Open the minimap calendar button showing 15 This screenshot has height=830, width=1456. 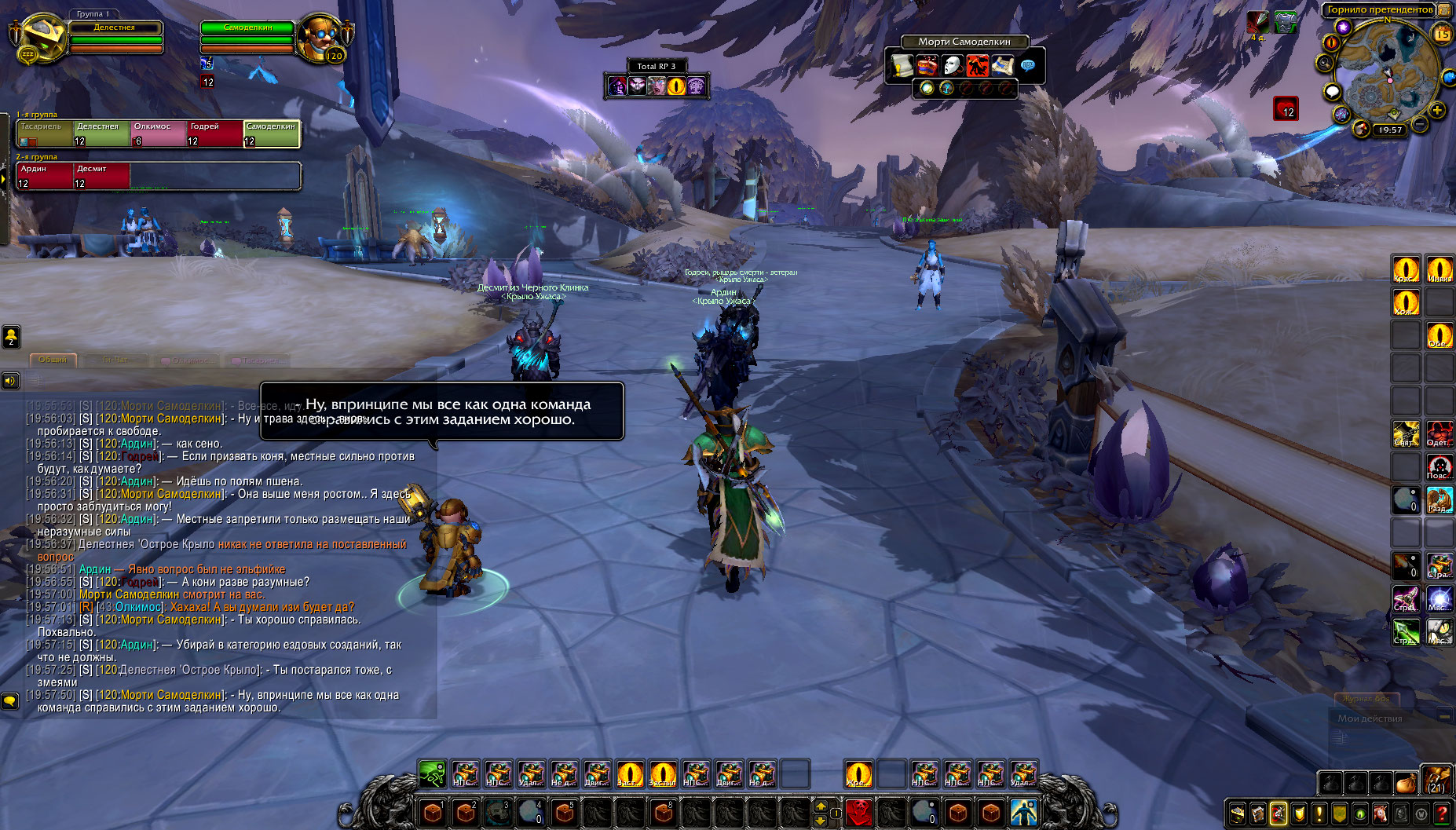click(1442, 34)
